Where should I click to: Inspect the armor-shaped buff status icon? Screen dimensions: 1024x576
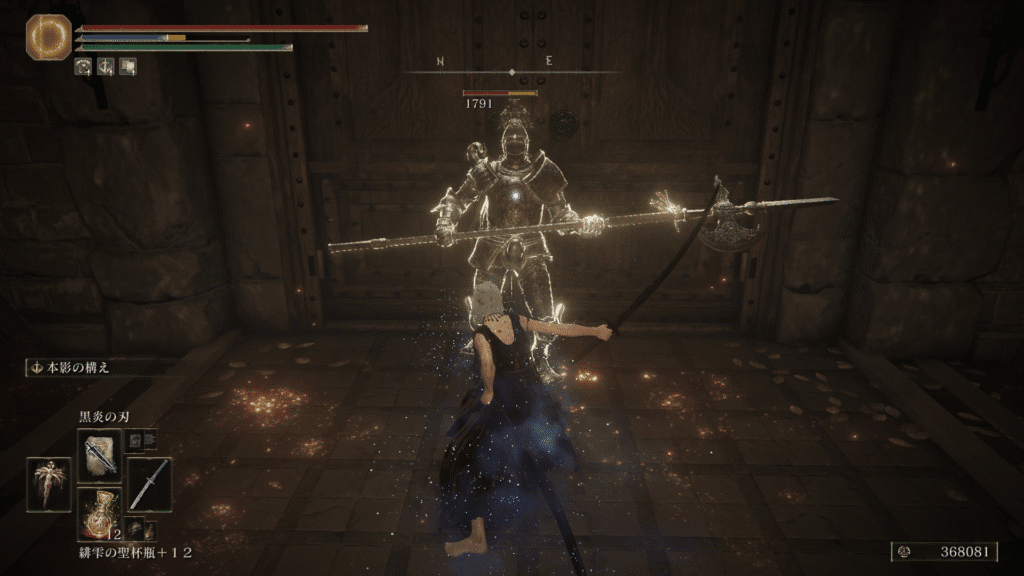coord(84,67)
